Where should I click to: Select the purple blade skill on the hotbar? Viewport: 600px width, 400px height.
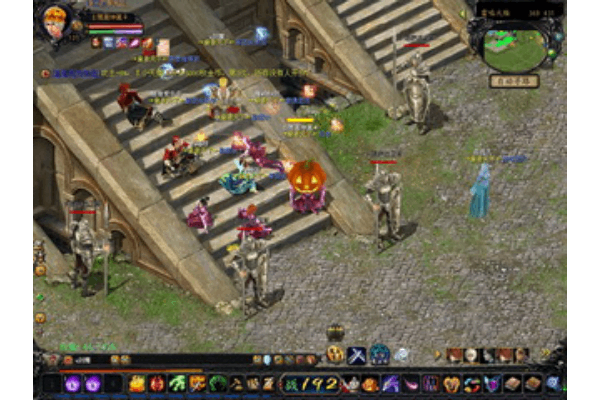click(x=390, y=383)
